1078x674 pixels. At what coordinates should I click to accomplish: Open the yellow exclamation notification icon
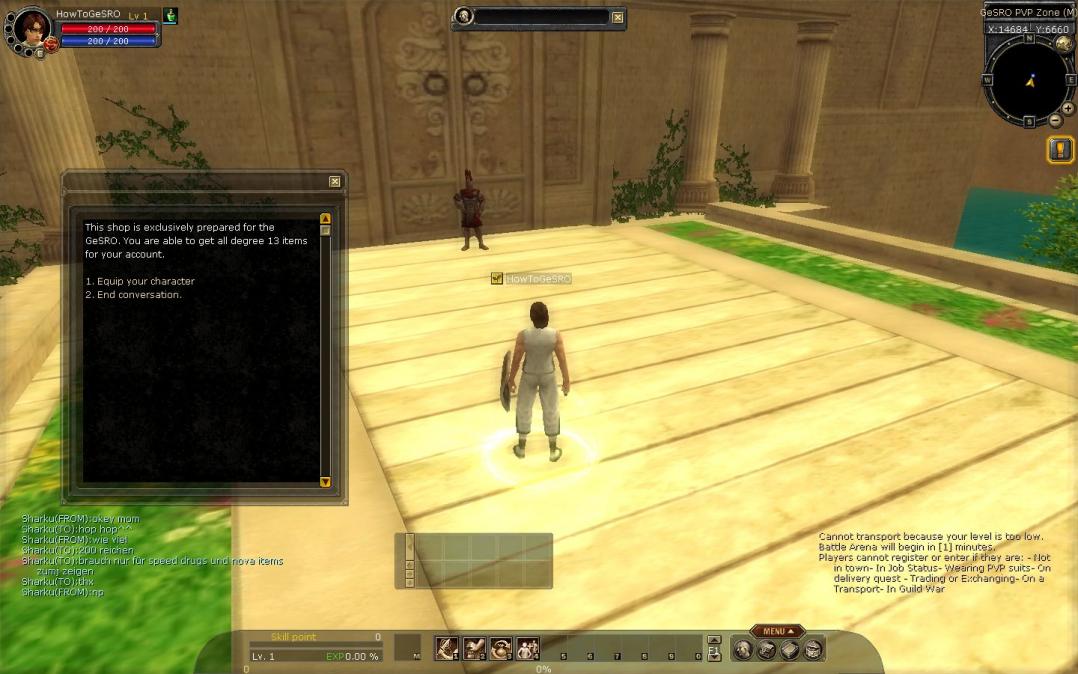1060,150
